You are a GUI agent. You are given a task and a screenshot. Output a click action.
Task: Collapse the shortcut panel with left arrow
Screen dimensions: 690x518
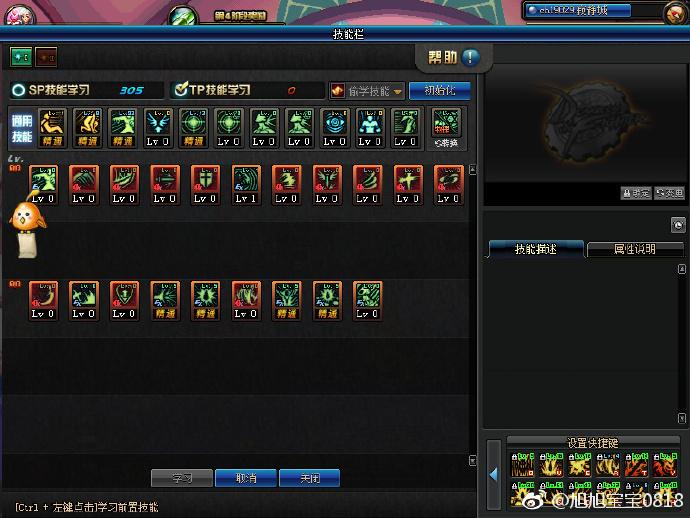pyautogui.click(x=492, y=474)
